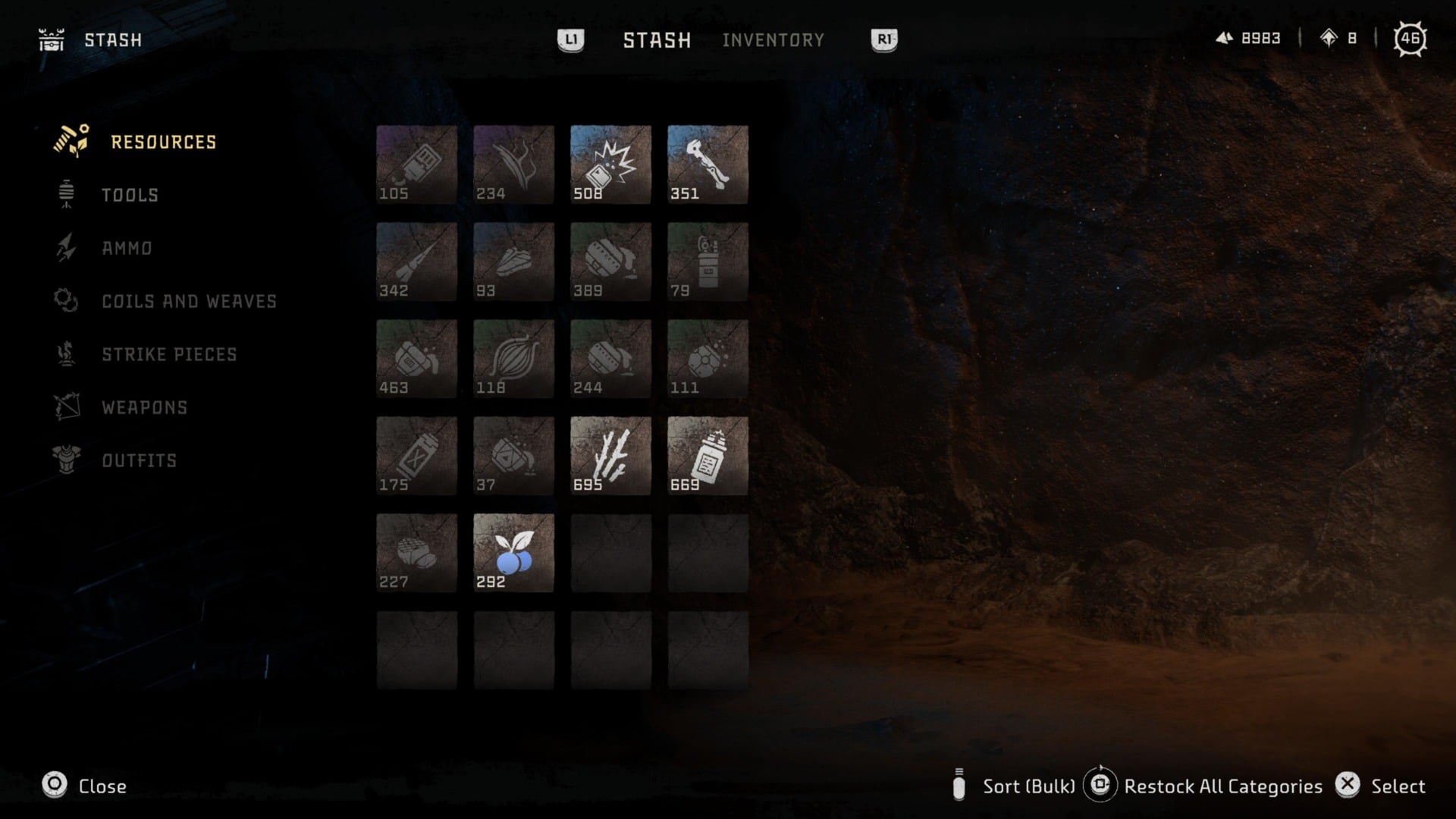Screen dimensions: 1456x819
Task: Open the Coils and Weaves category icon
Action: (x=67, y=301)
